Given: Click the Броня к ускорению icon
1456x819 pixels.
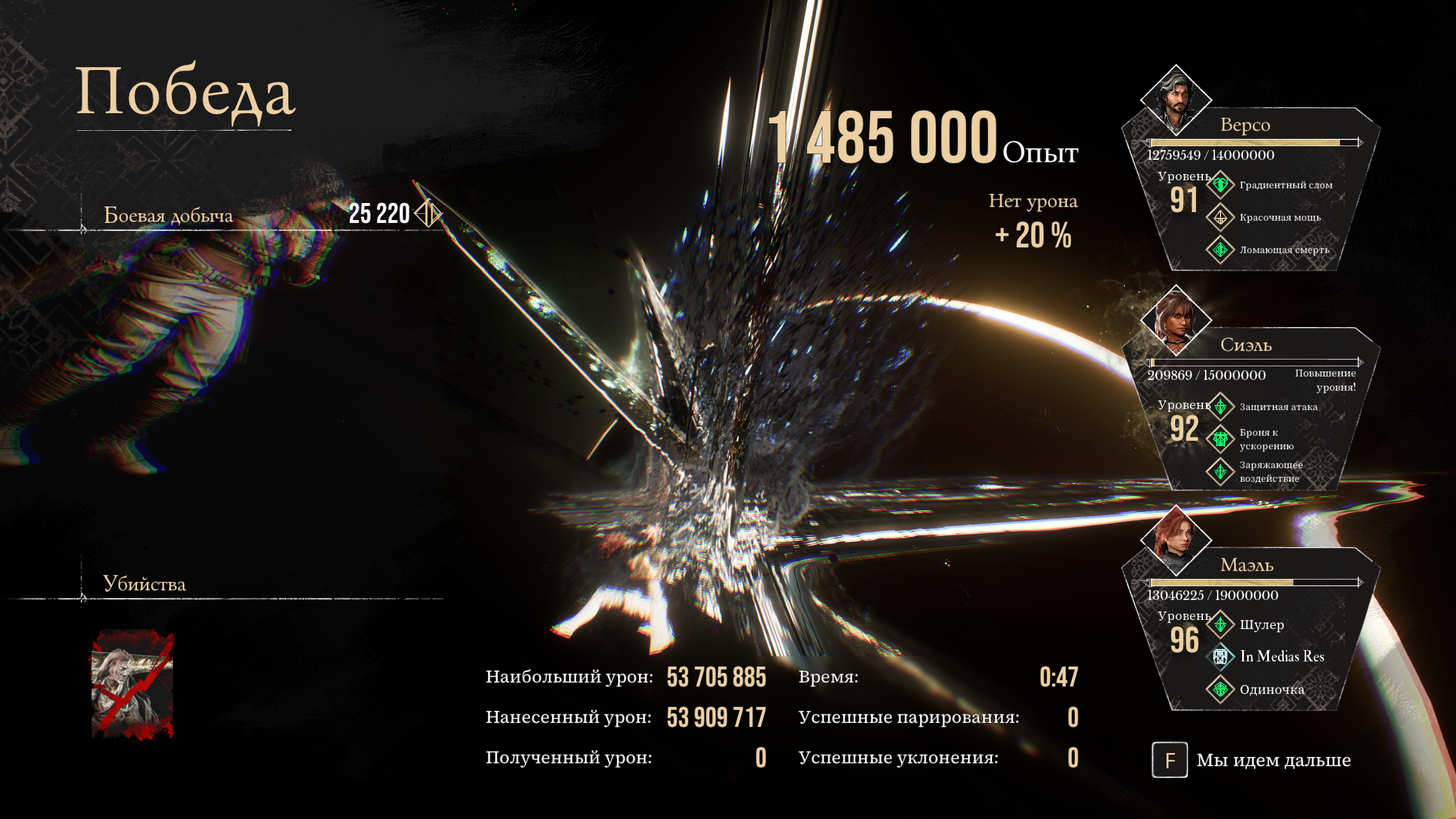Looking at the screenshot, I should click(x=1220, y=439).
